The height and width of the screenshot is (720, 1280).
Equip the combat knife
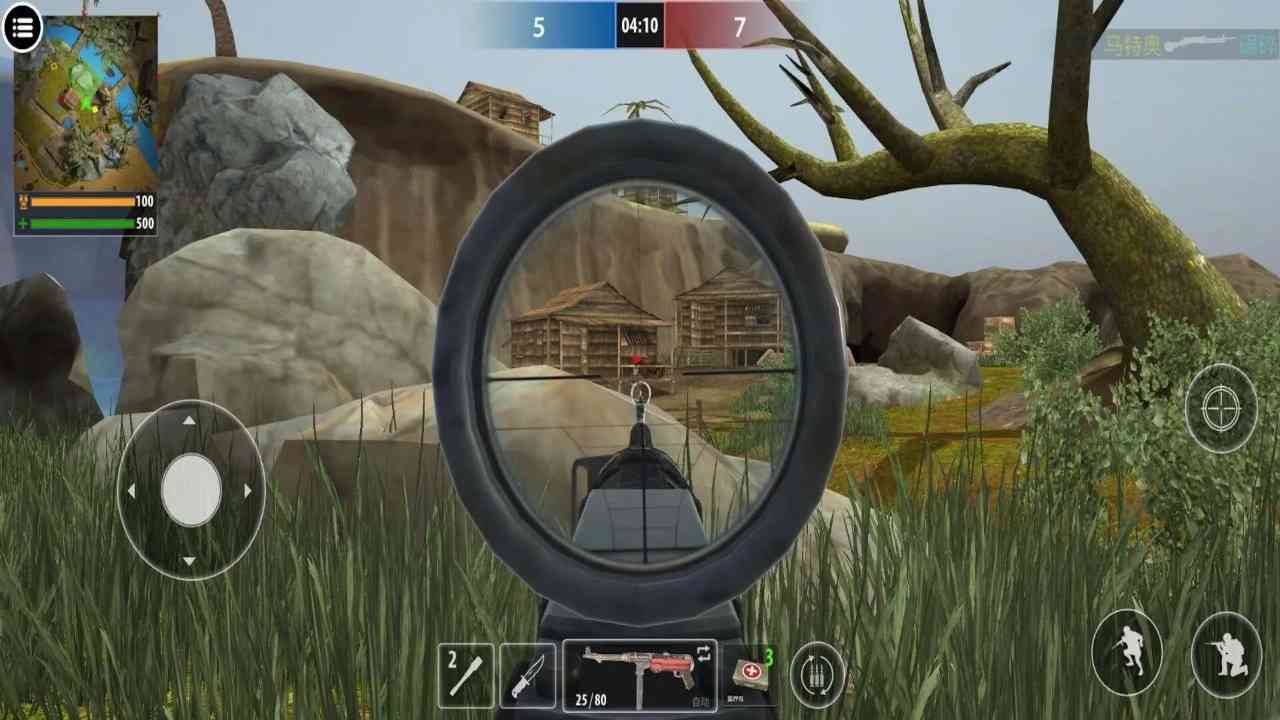pyautogui.click(x=527, y=675)
